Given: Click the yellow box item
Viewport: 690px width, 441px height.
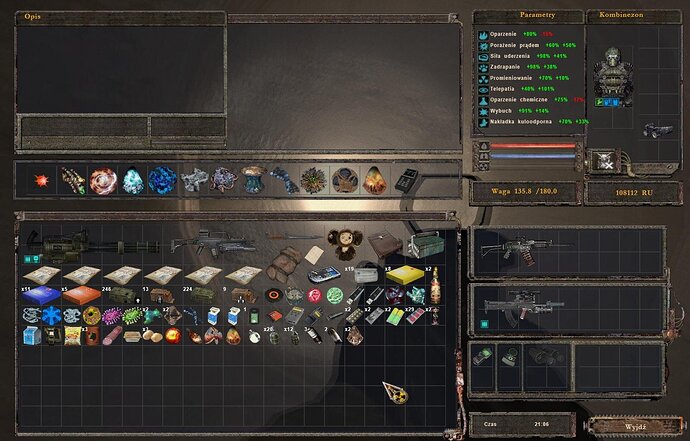Looking at the screenshot, I should pos(404,274).
